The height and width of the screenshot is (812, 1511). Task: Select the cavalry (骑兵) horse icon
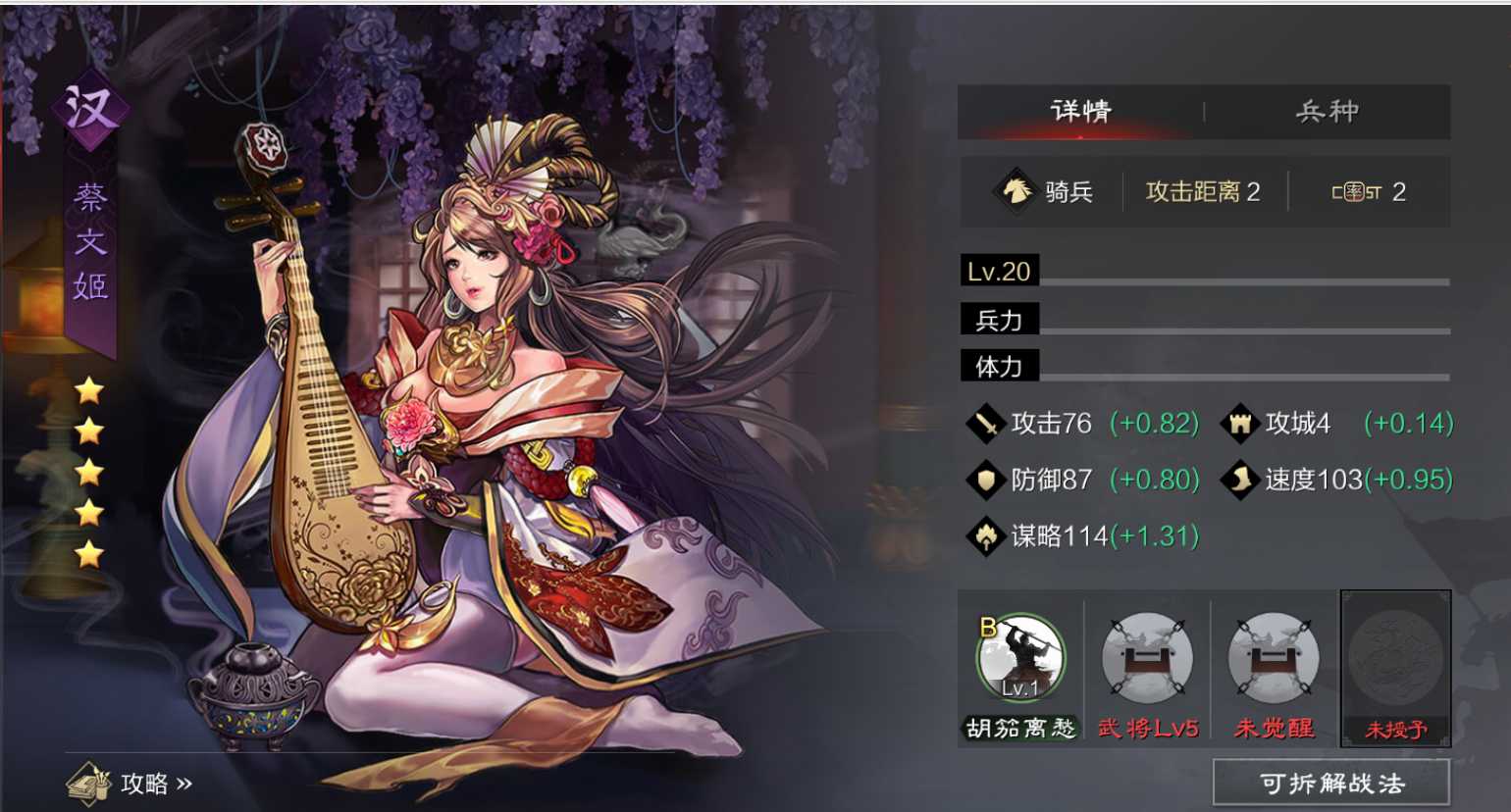[1017, 192]
